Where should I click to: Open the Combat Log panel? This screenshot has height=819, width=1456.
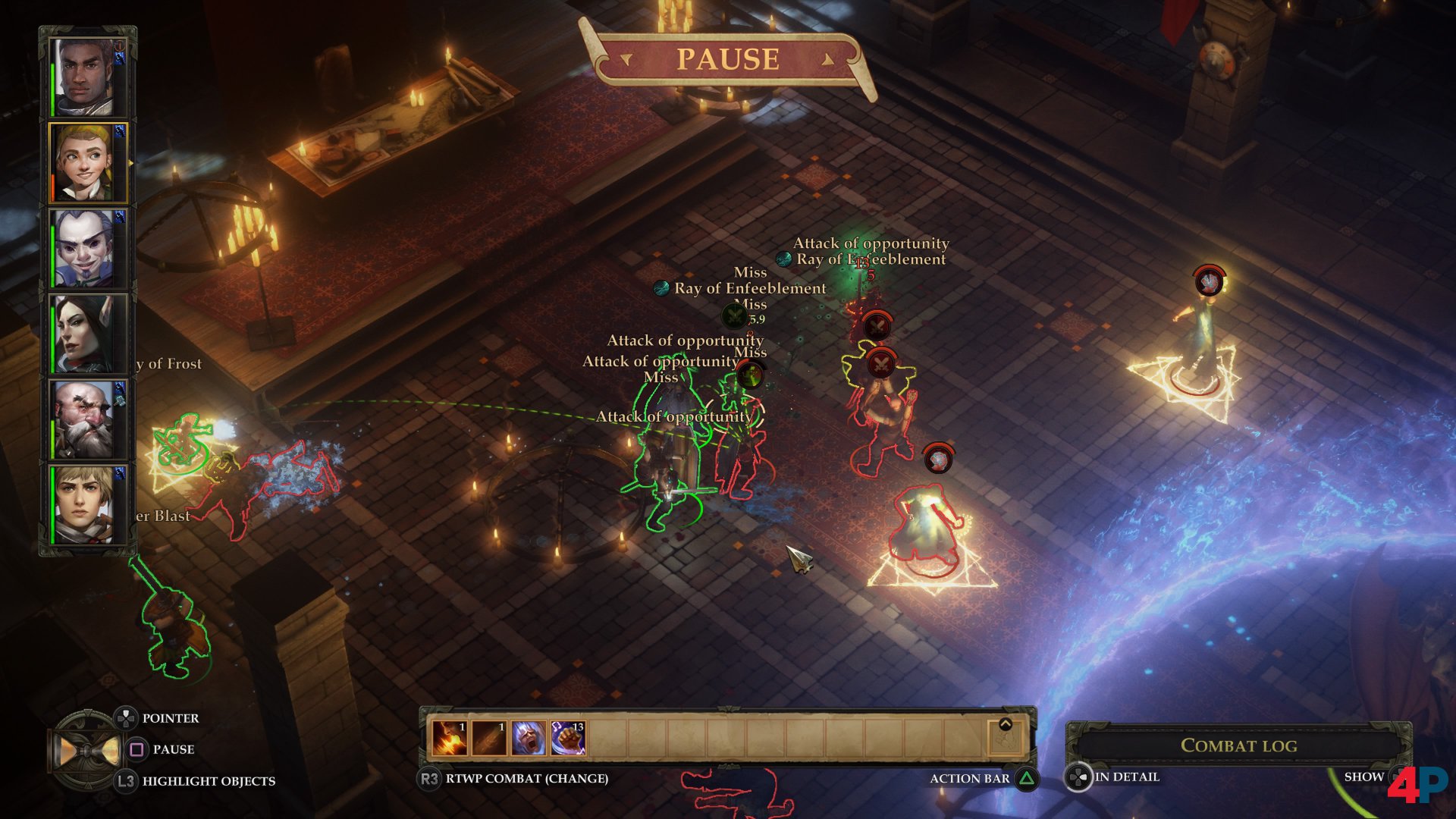coord(1238,745)
